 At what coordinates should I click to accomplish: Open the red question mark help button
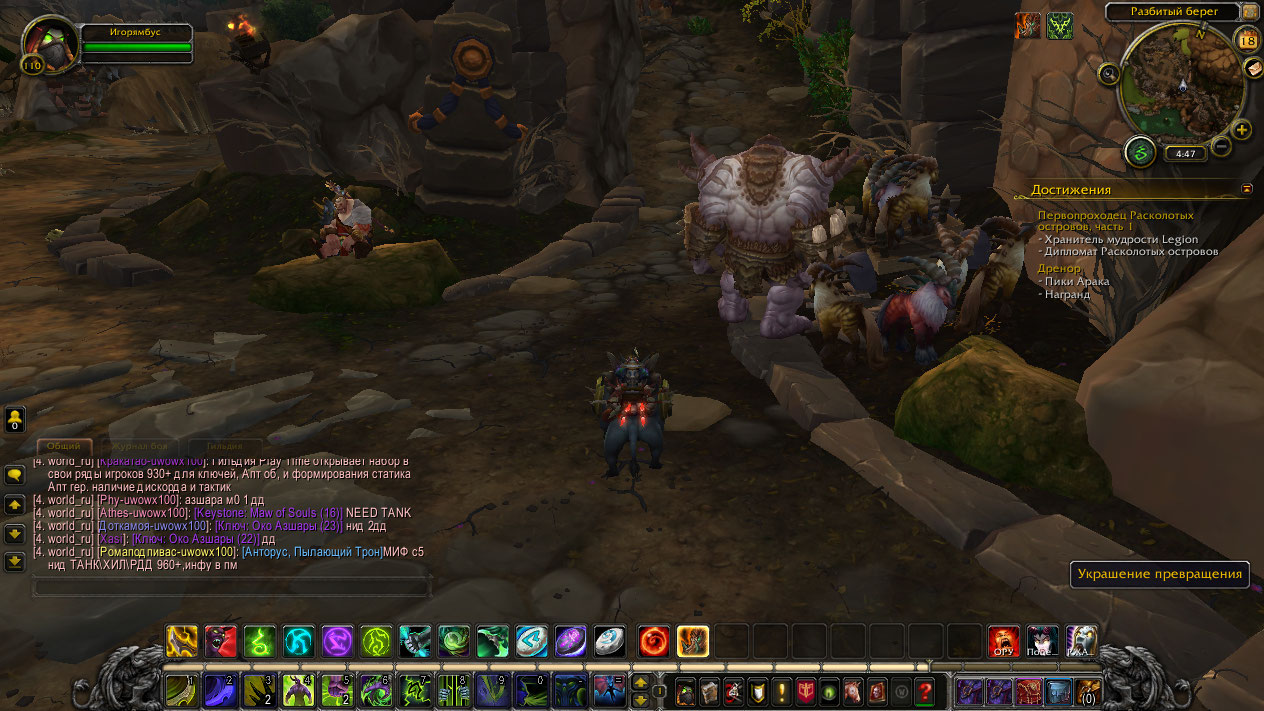pos(925,691)
